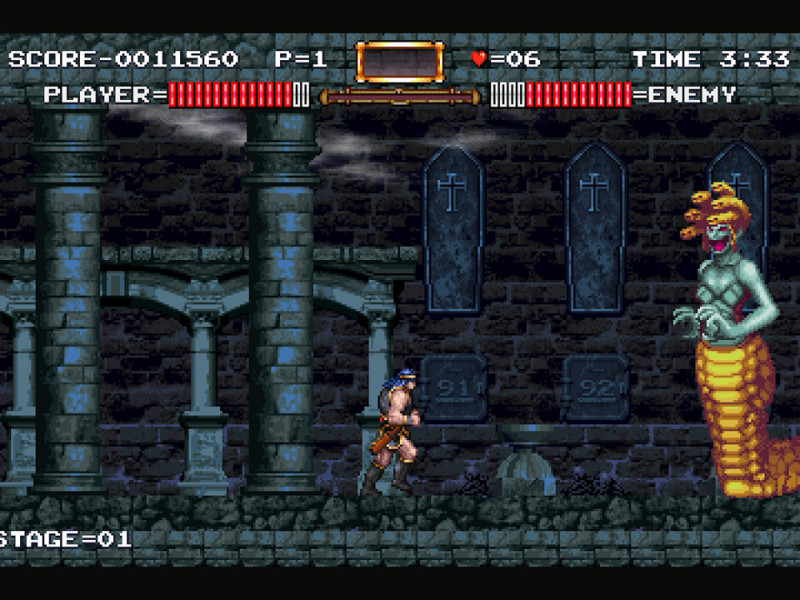Click the gold-framed sub-weapon box
The width and height of the screenshot is (800, 600).
pos(400,61)
